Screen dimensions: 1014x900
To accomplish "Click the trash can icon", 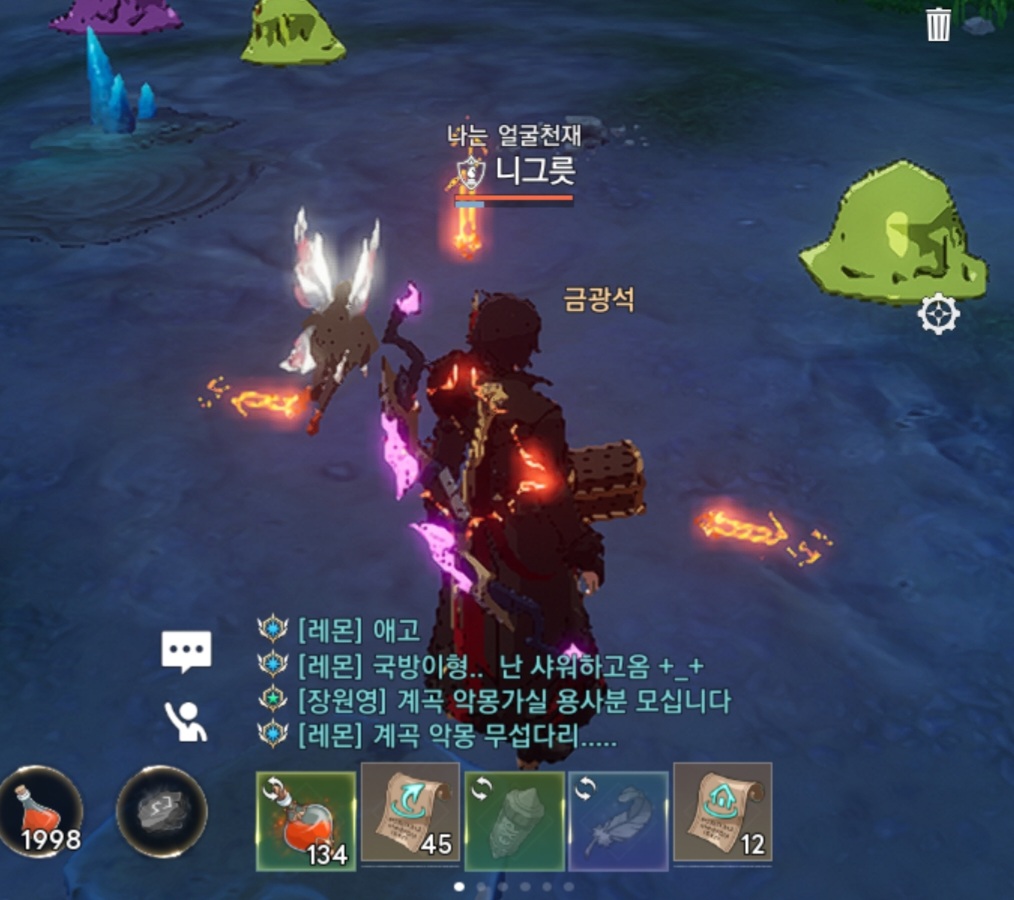I will point(938,24).
